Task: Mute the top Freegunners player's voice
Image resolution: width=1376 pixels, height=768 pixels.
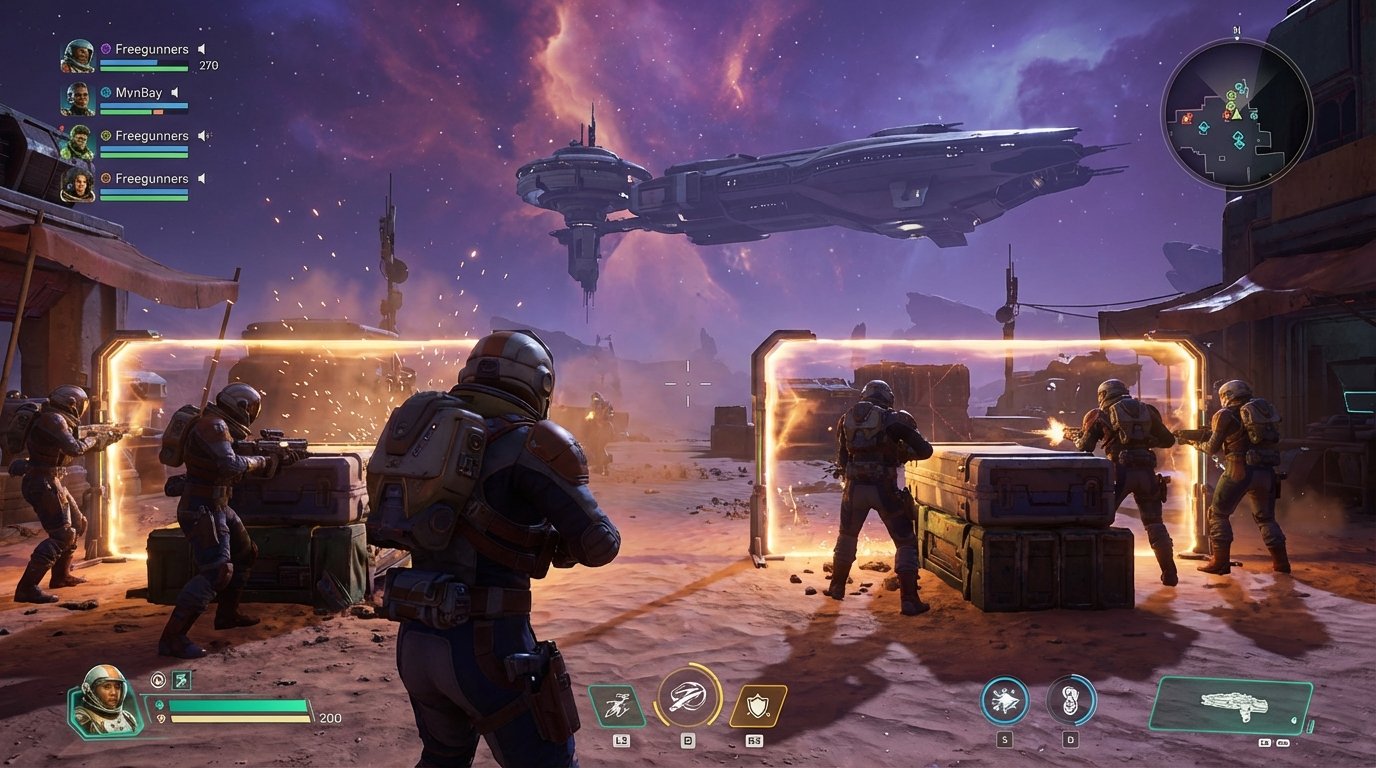Action: point(202,49)
